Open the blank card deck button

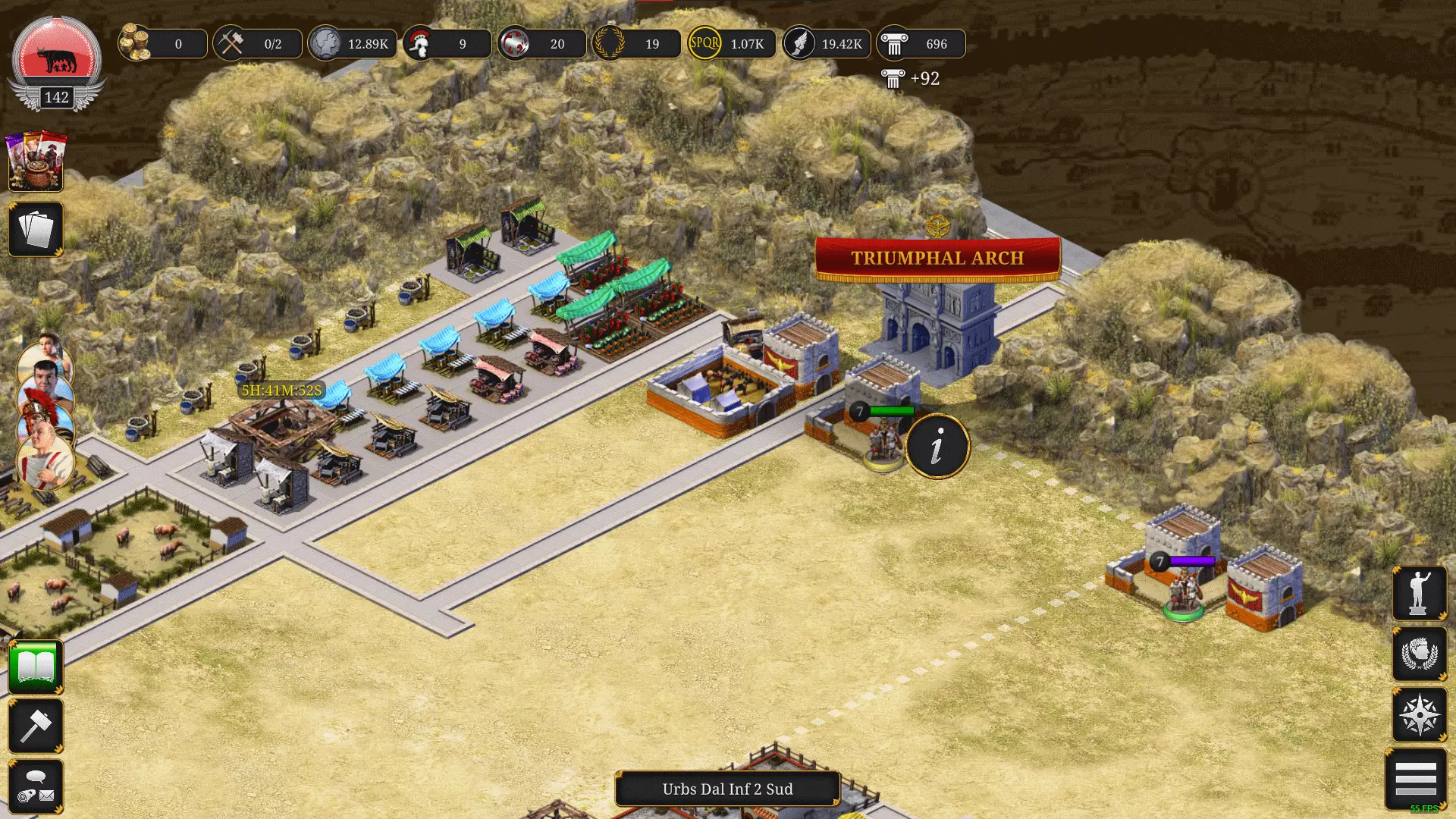click(x=36, y=229)
